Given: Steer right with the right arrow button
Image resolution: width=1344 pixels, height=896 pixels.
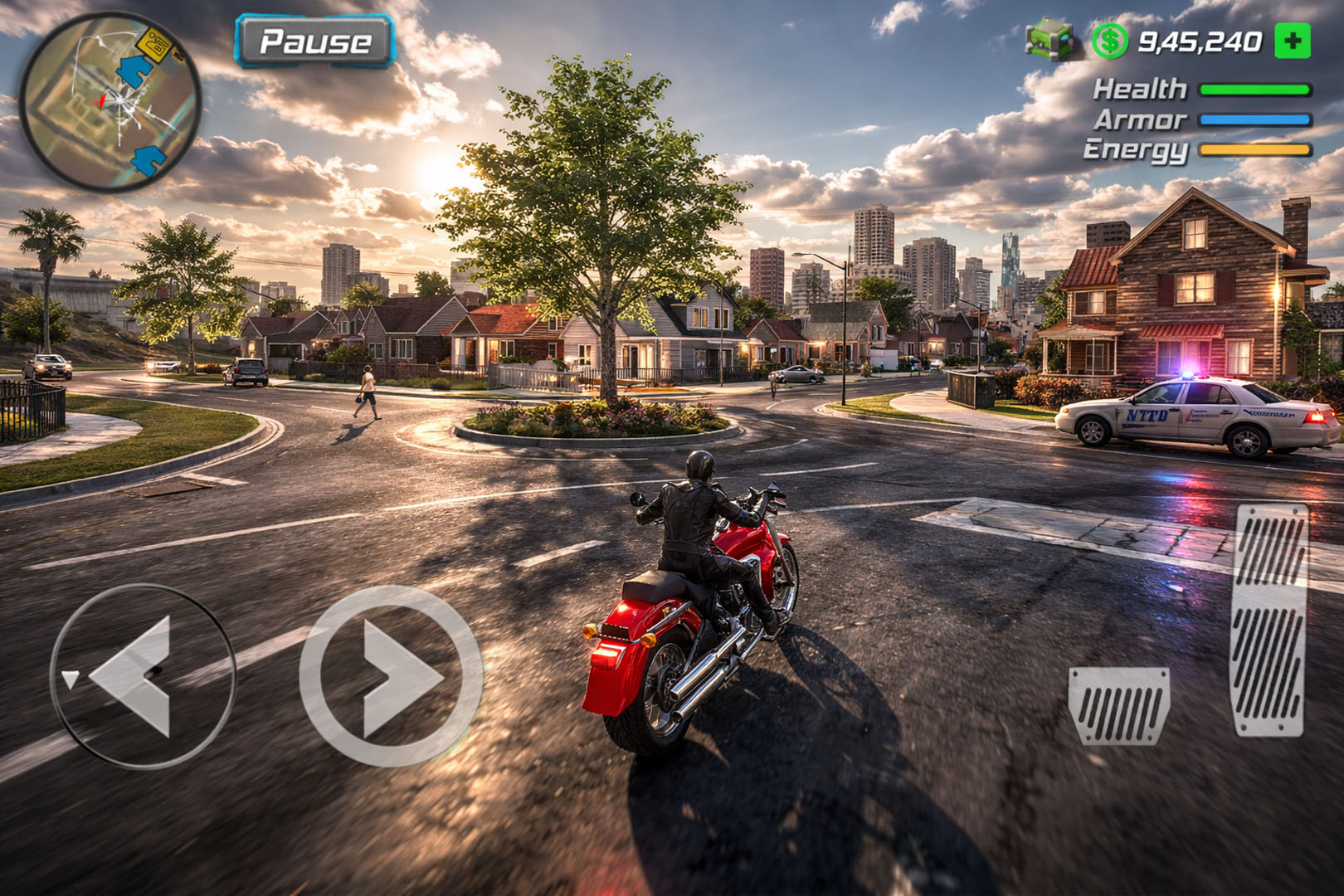Looking at the screenshot, I should (x=391, y=676).
